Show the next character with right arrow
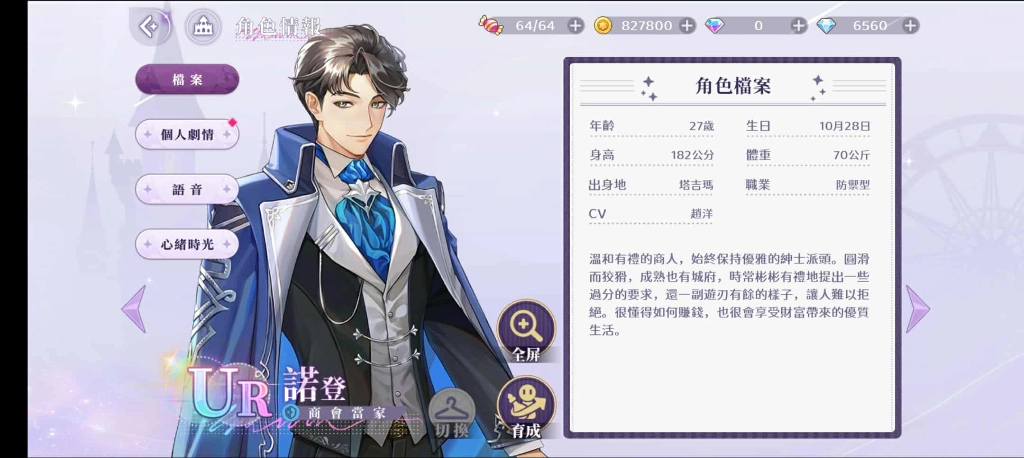 (x=917, y=309)
